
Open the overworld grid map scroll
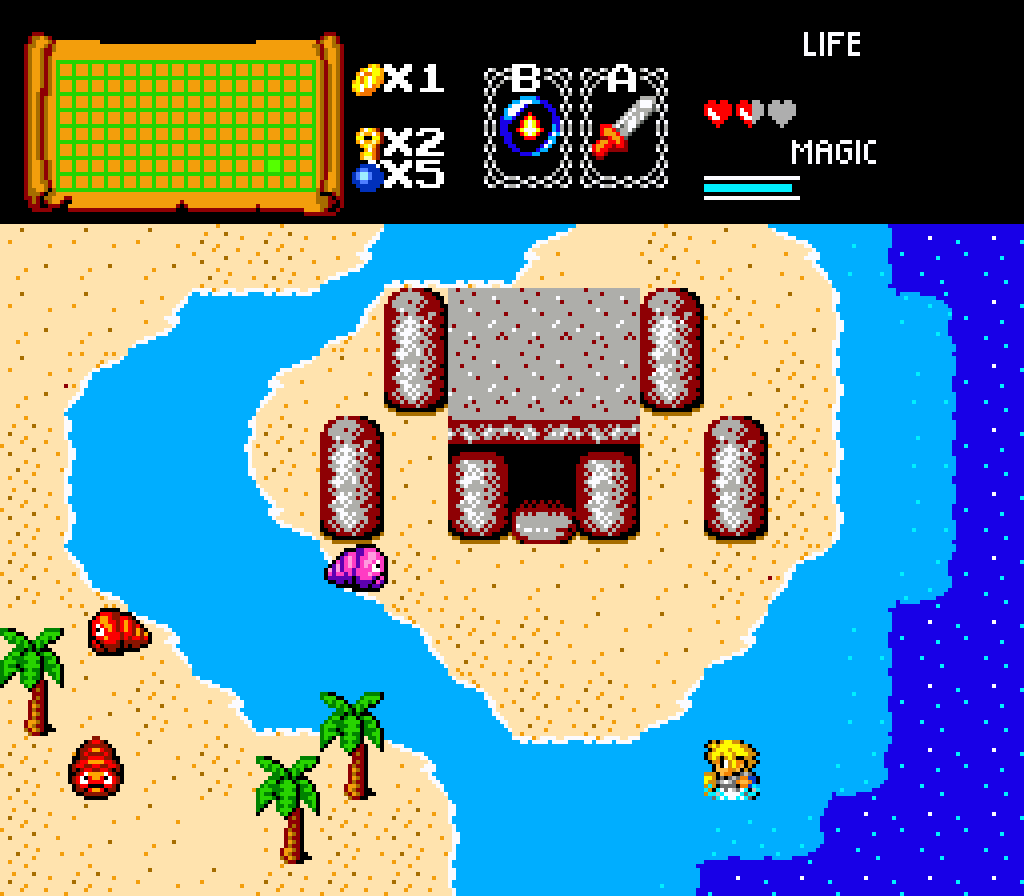(x=184, y=124)
